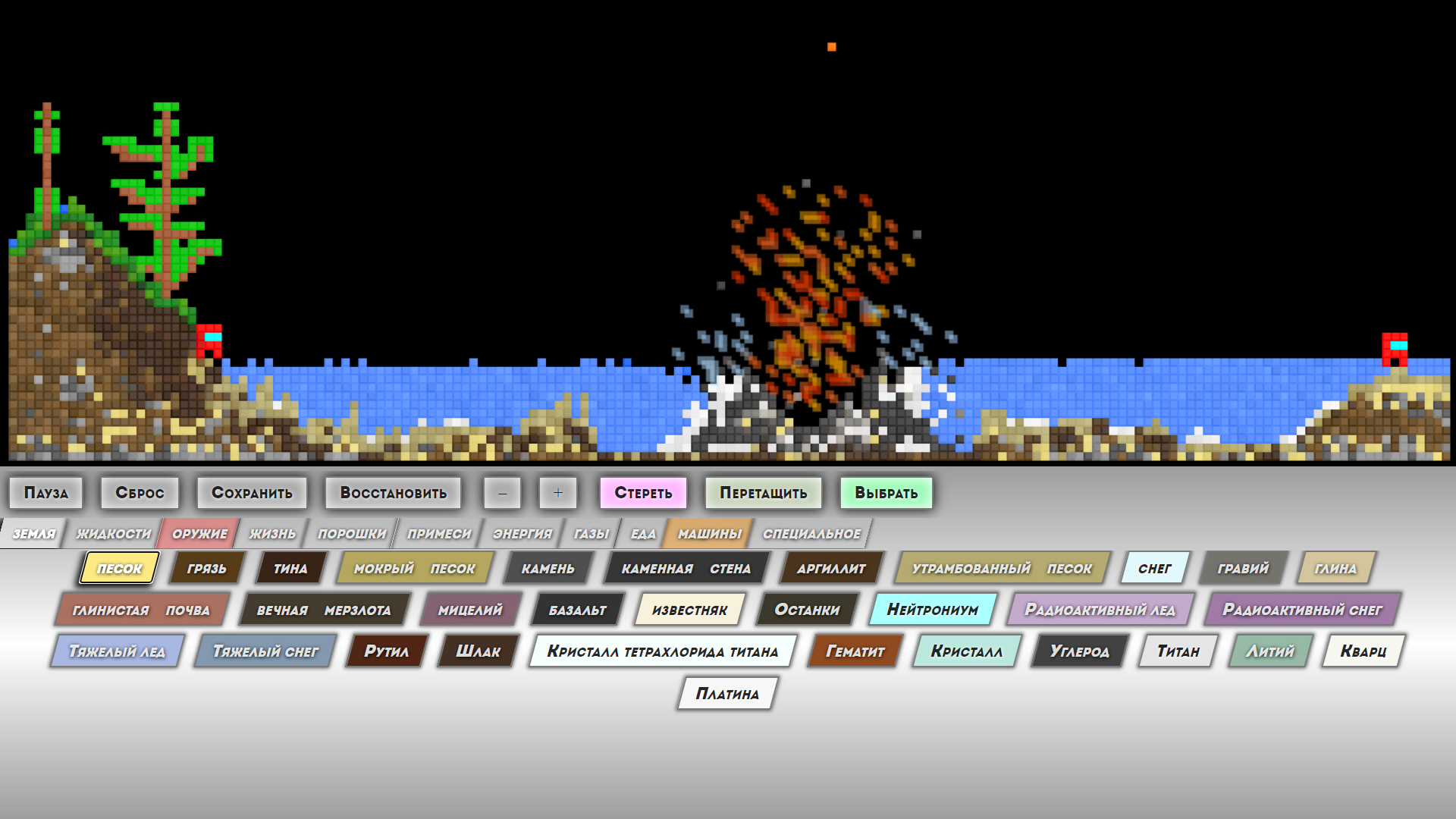This screenshot has height=819, width=1456.
Task: Increase brush size with plus button
Action: (x=558, y=492)
